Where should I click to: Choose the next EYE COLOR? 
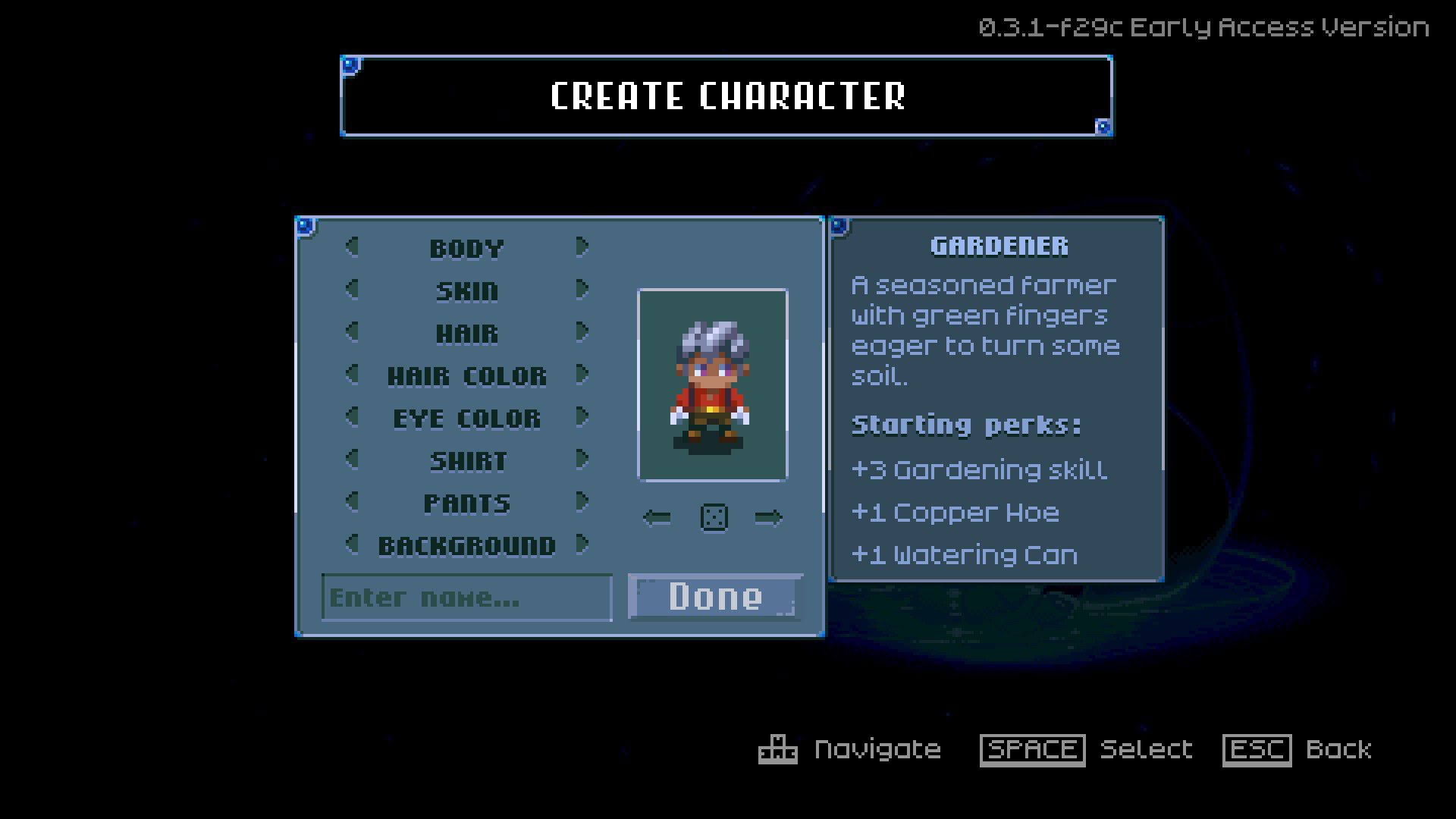pyautogui.click(x=582, y=418)
